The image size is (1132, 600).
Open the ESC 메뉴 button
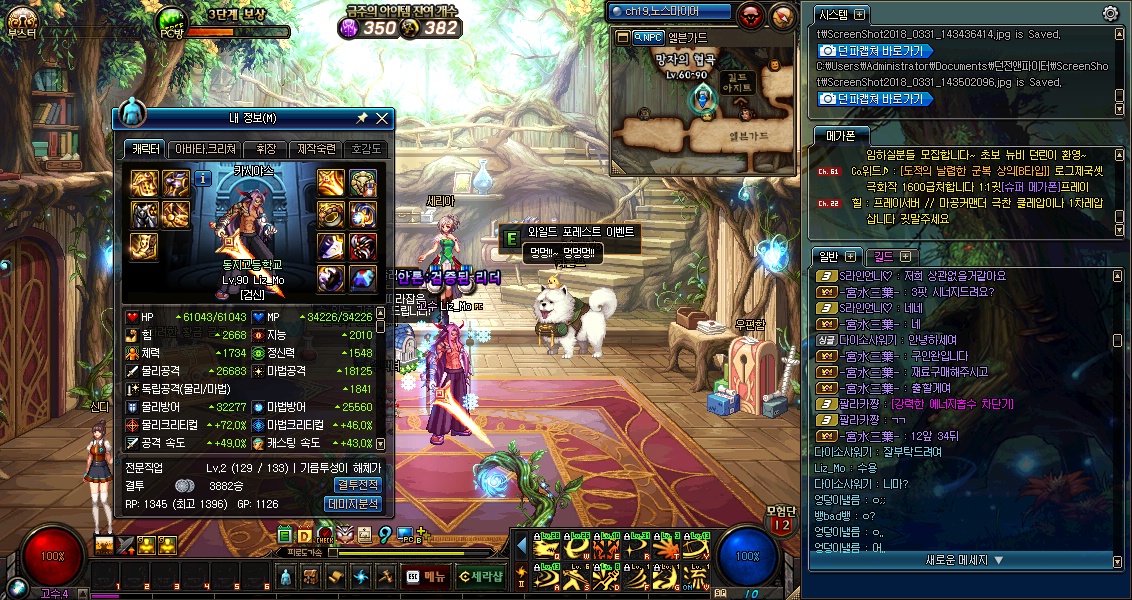click(x=426, y=576)
